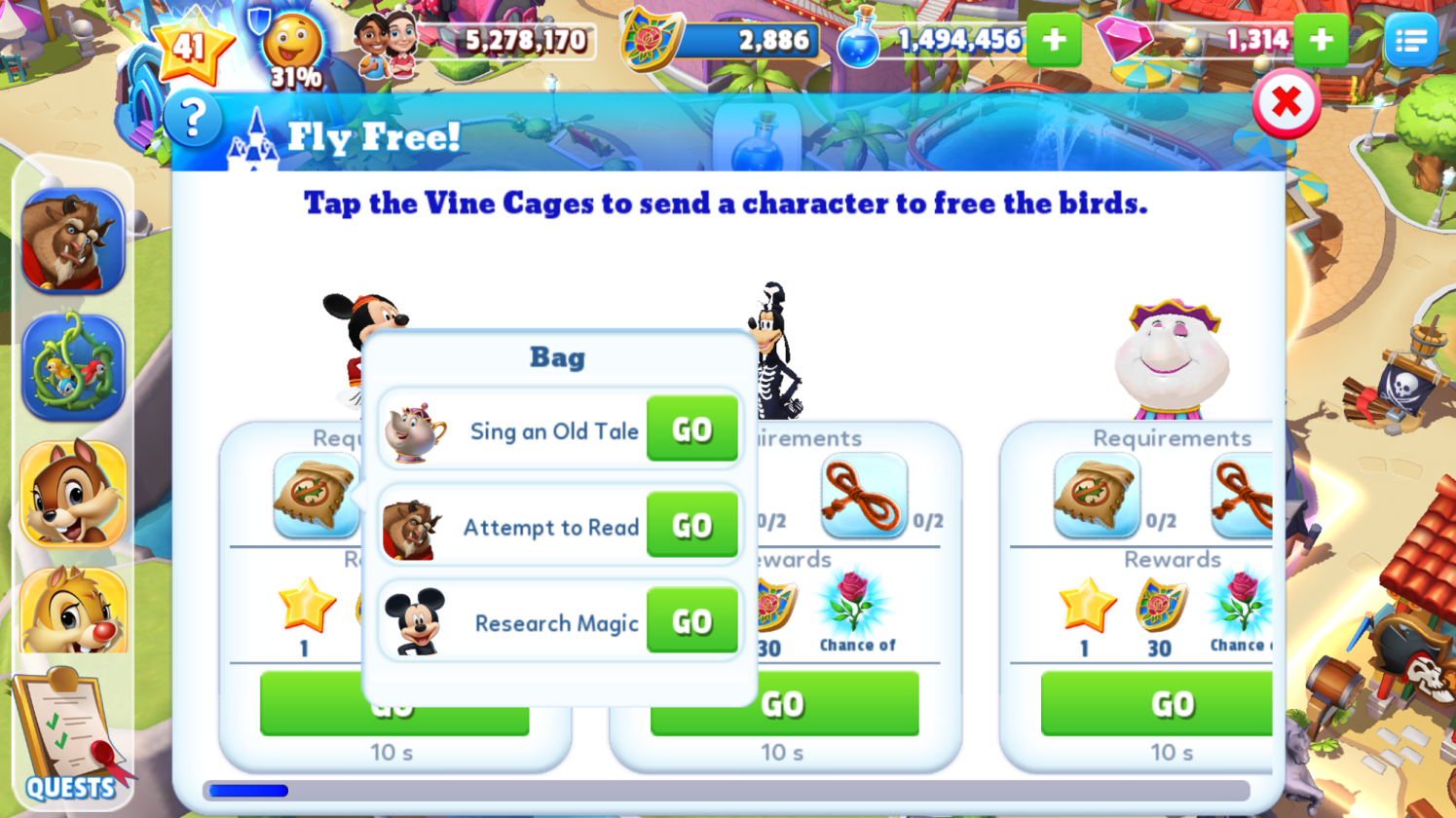Open the level 41 star badge

coord(190,47)
